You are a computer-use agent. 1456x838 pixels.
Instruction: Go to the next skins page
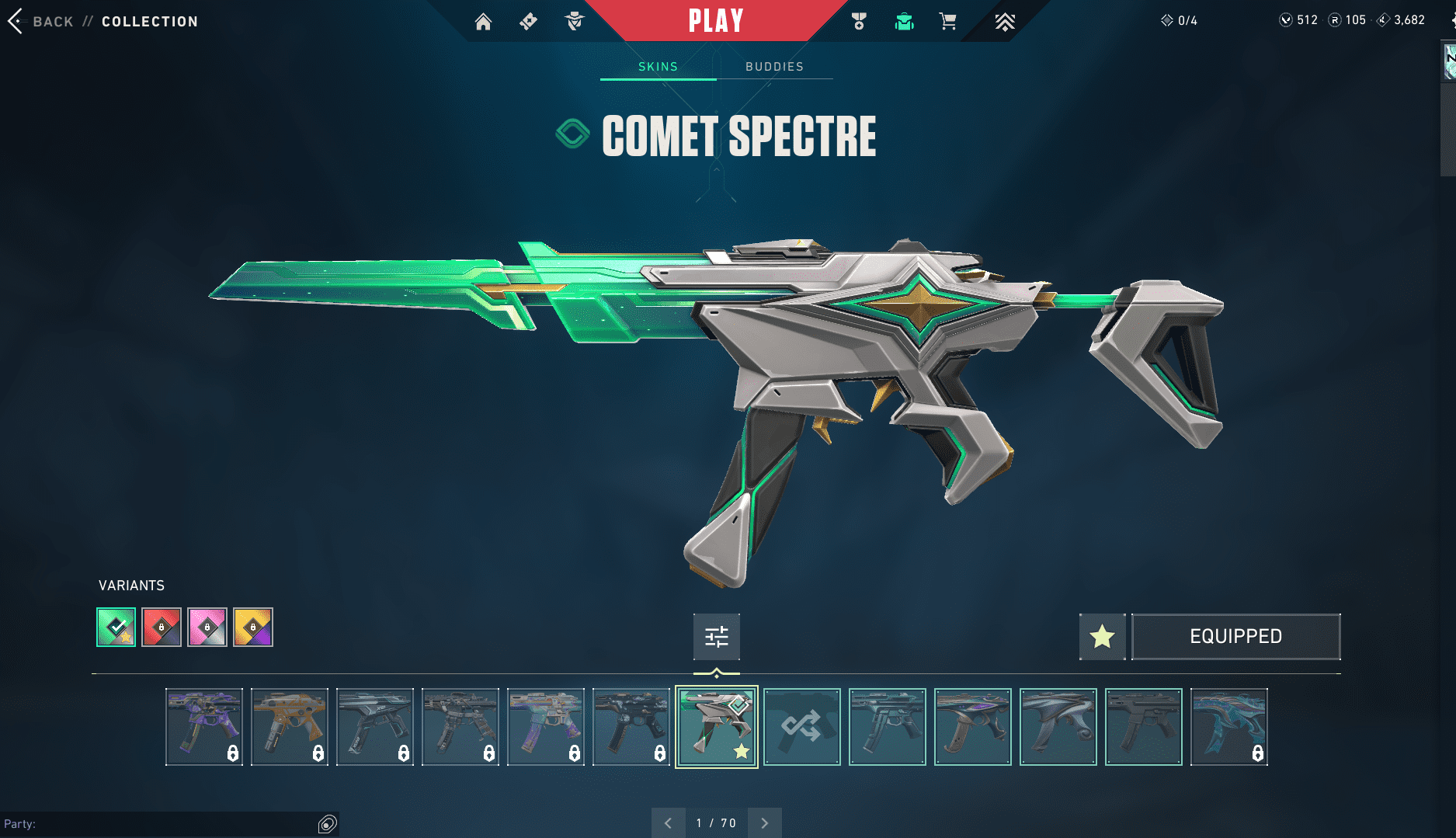tap(765, 823)
